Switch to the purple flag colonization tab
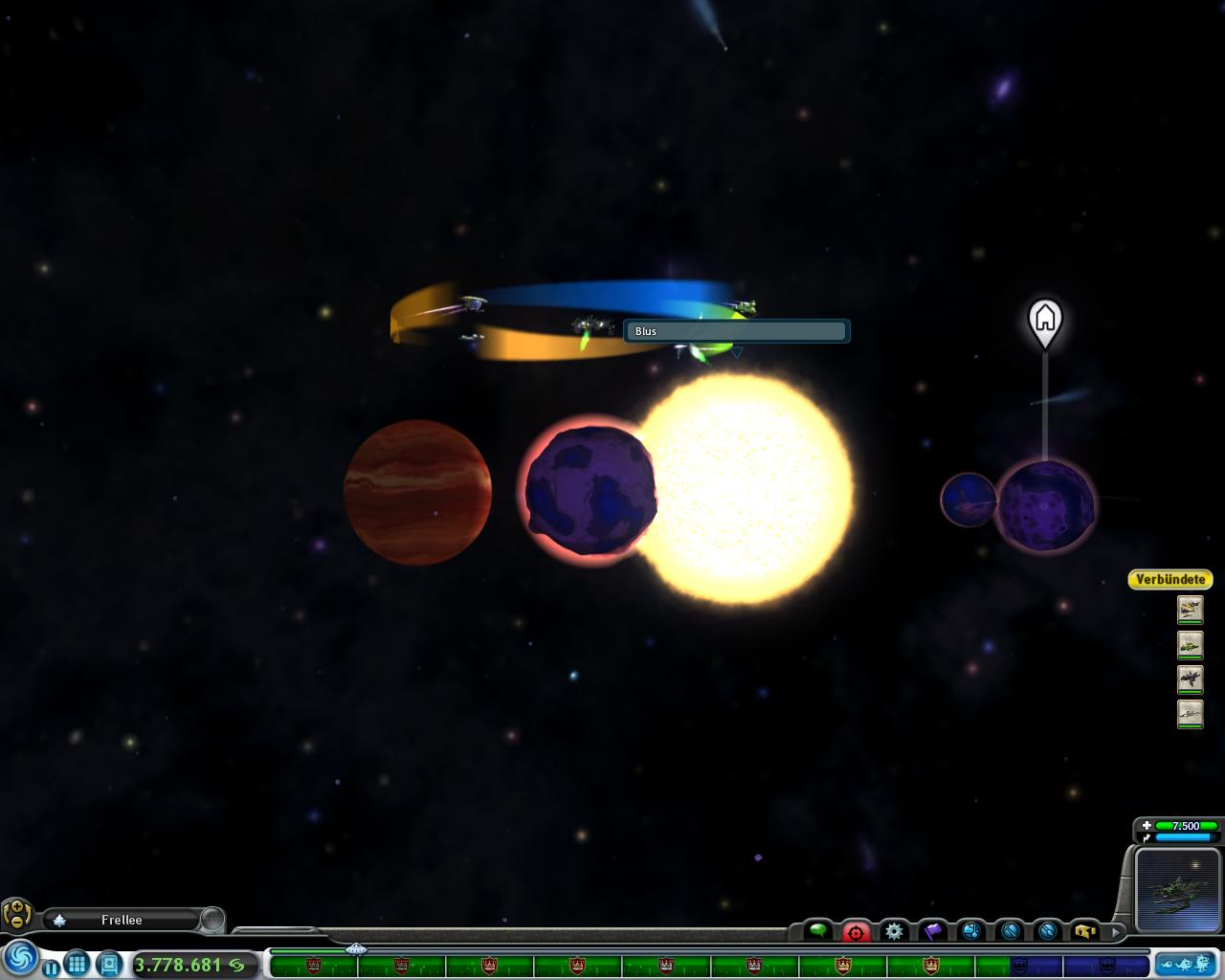This screenshot has width=1225, height=980. click(x=932, y=930)
